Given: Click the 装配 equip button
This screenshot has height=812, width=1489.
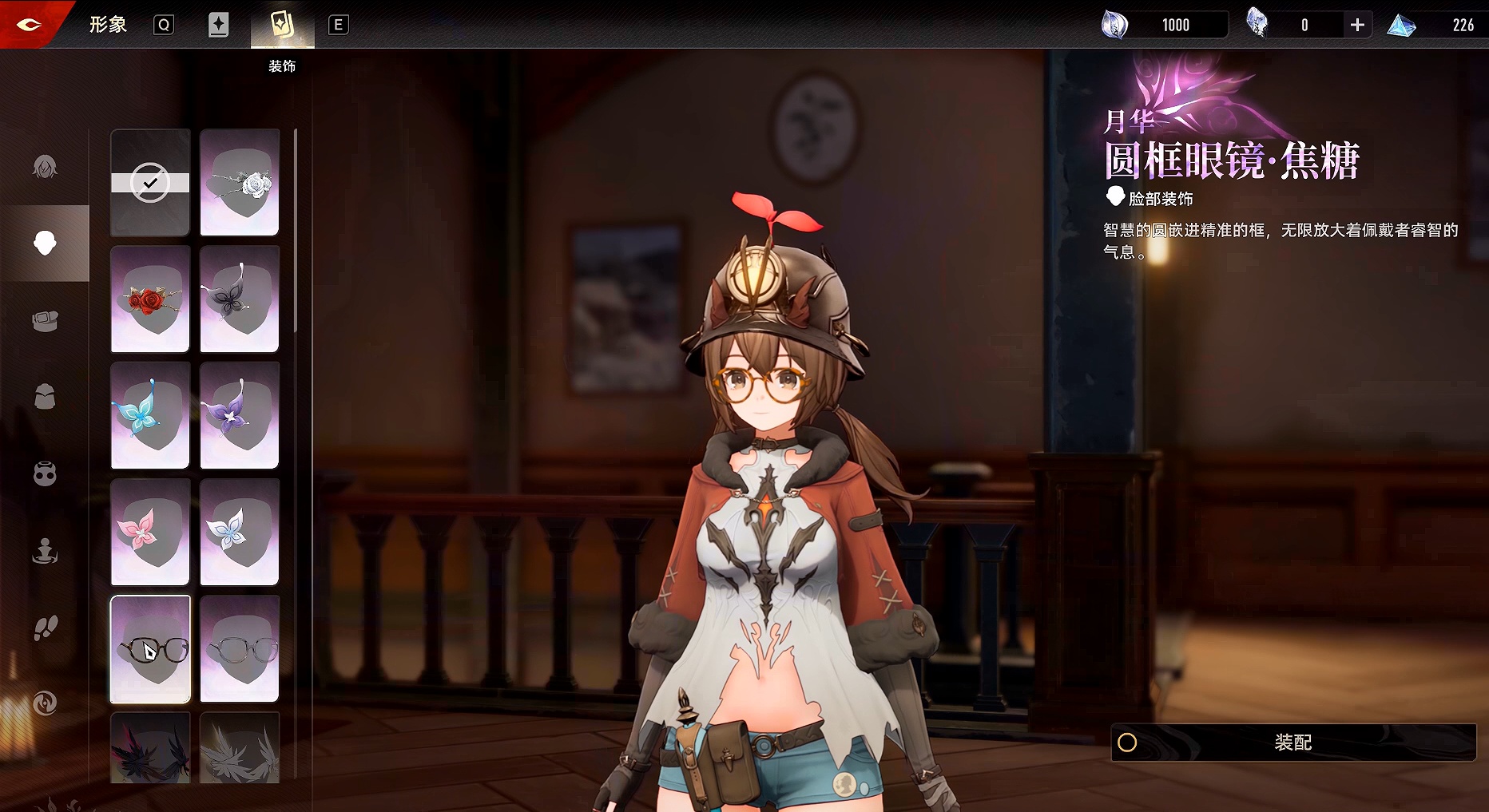Looking at the screenshot, I should (x=1292, y=743).
